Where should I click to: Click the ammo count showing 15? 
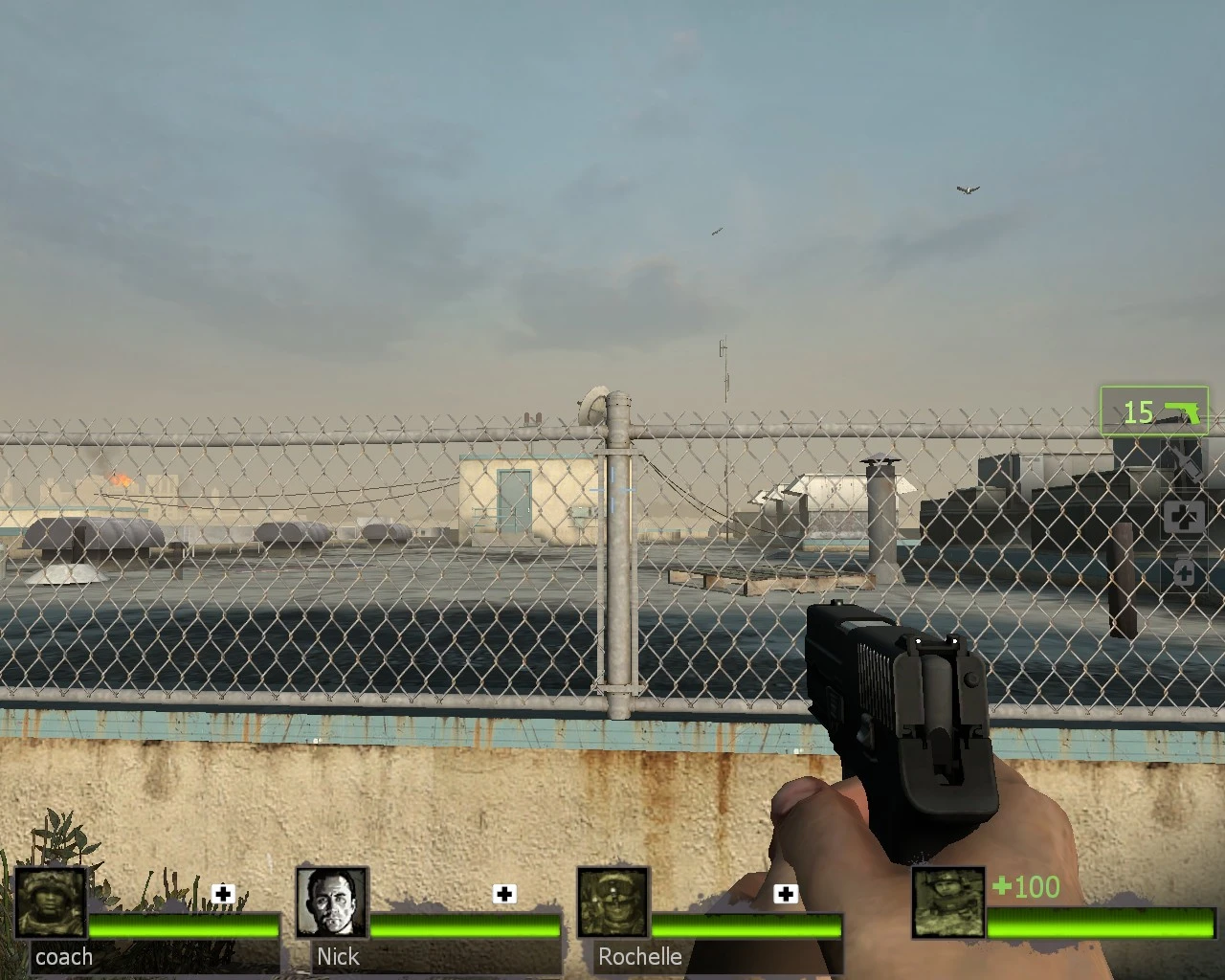tap(1137, 412)
